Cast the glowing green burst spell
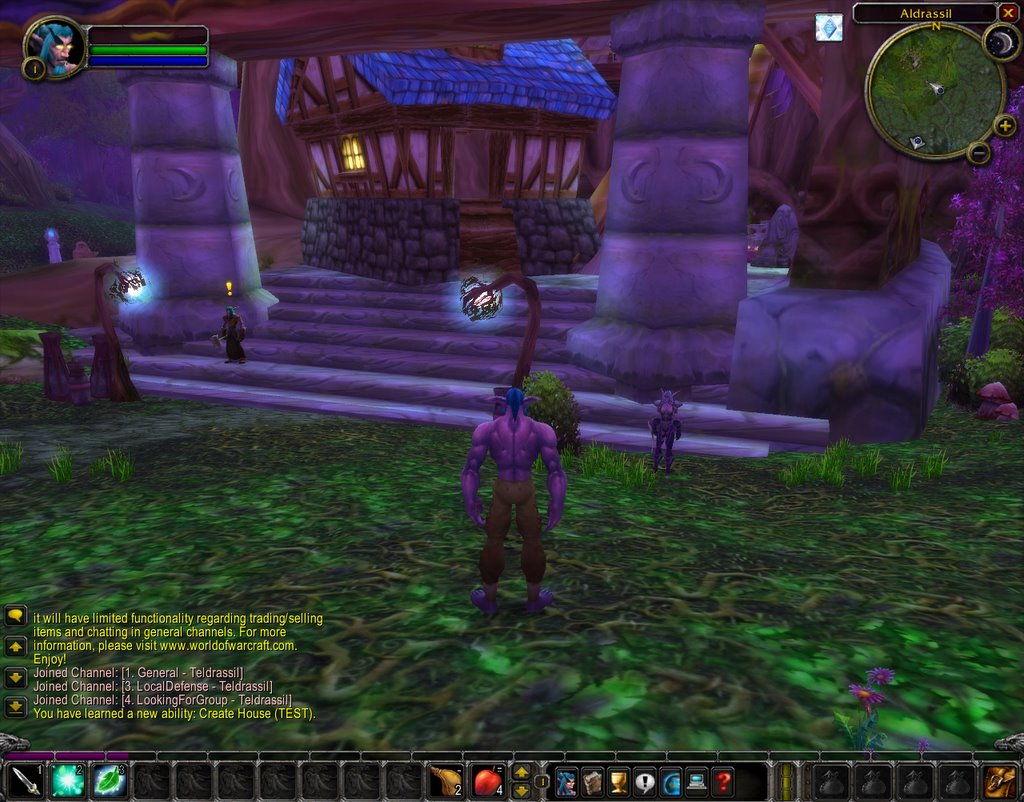 68,781
